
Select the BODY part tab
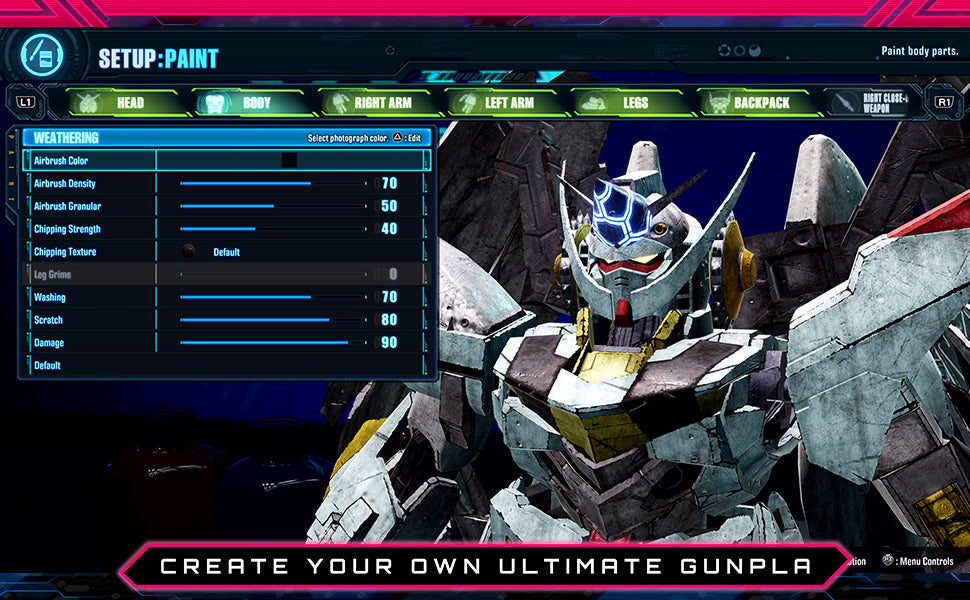(243, 102)
